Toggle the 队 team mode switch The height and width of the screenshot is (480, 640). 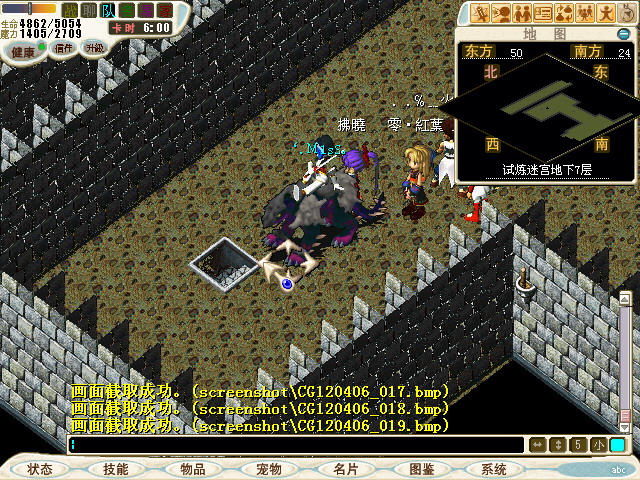click(103, 9)
